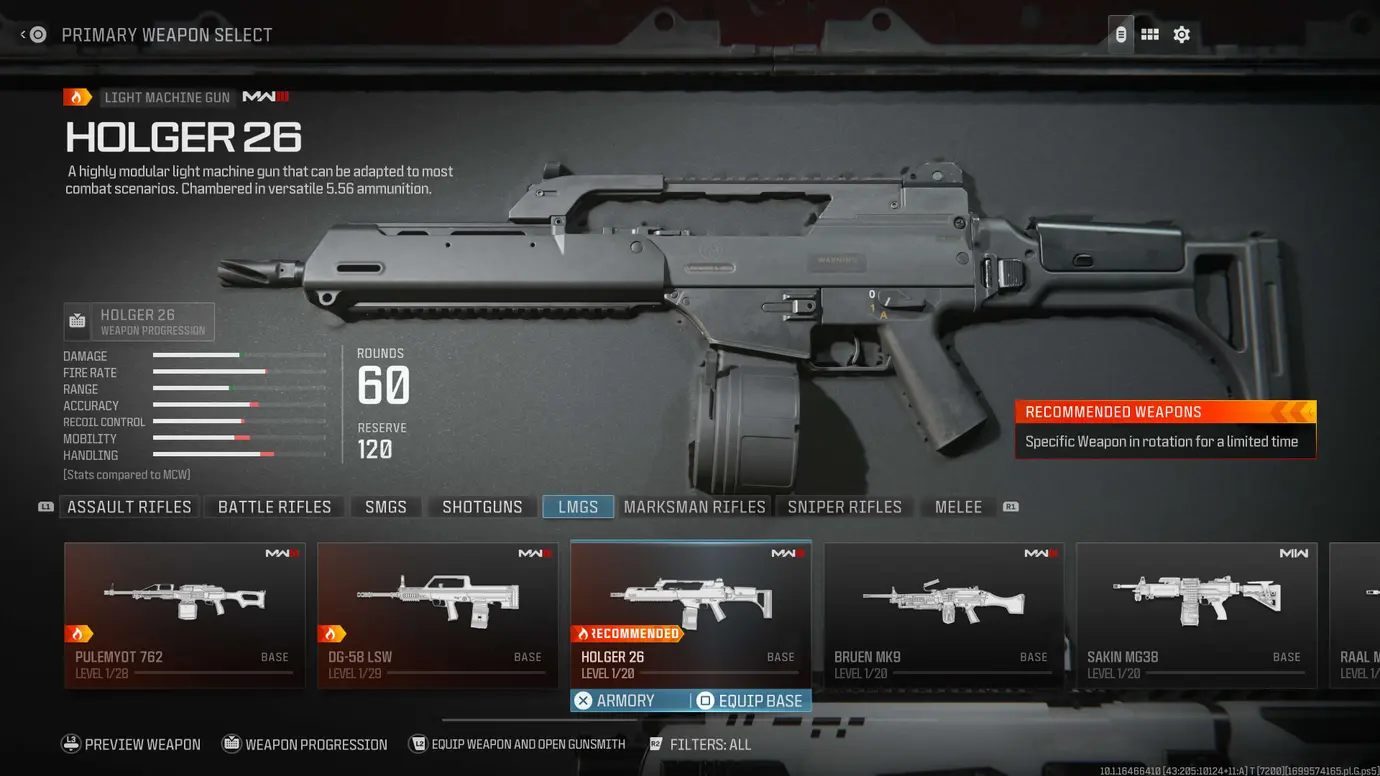Select the SMGs weapon category
This screenshot has width=1380, height=776.
point(385,506)
